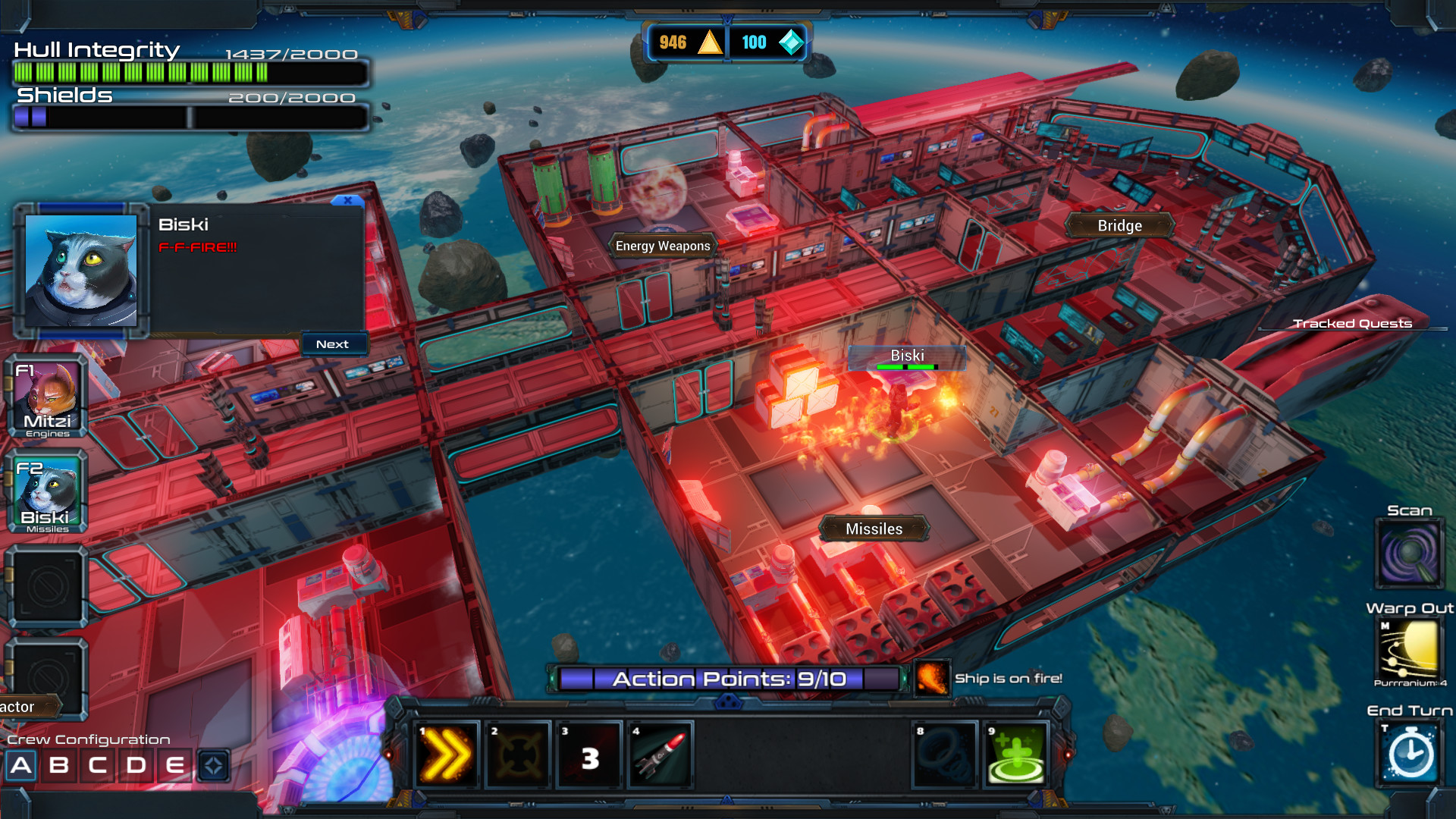Advance dialogue with the Next button
The width and height of the screenshot is (1456, 819).
coord(333,344)
